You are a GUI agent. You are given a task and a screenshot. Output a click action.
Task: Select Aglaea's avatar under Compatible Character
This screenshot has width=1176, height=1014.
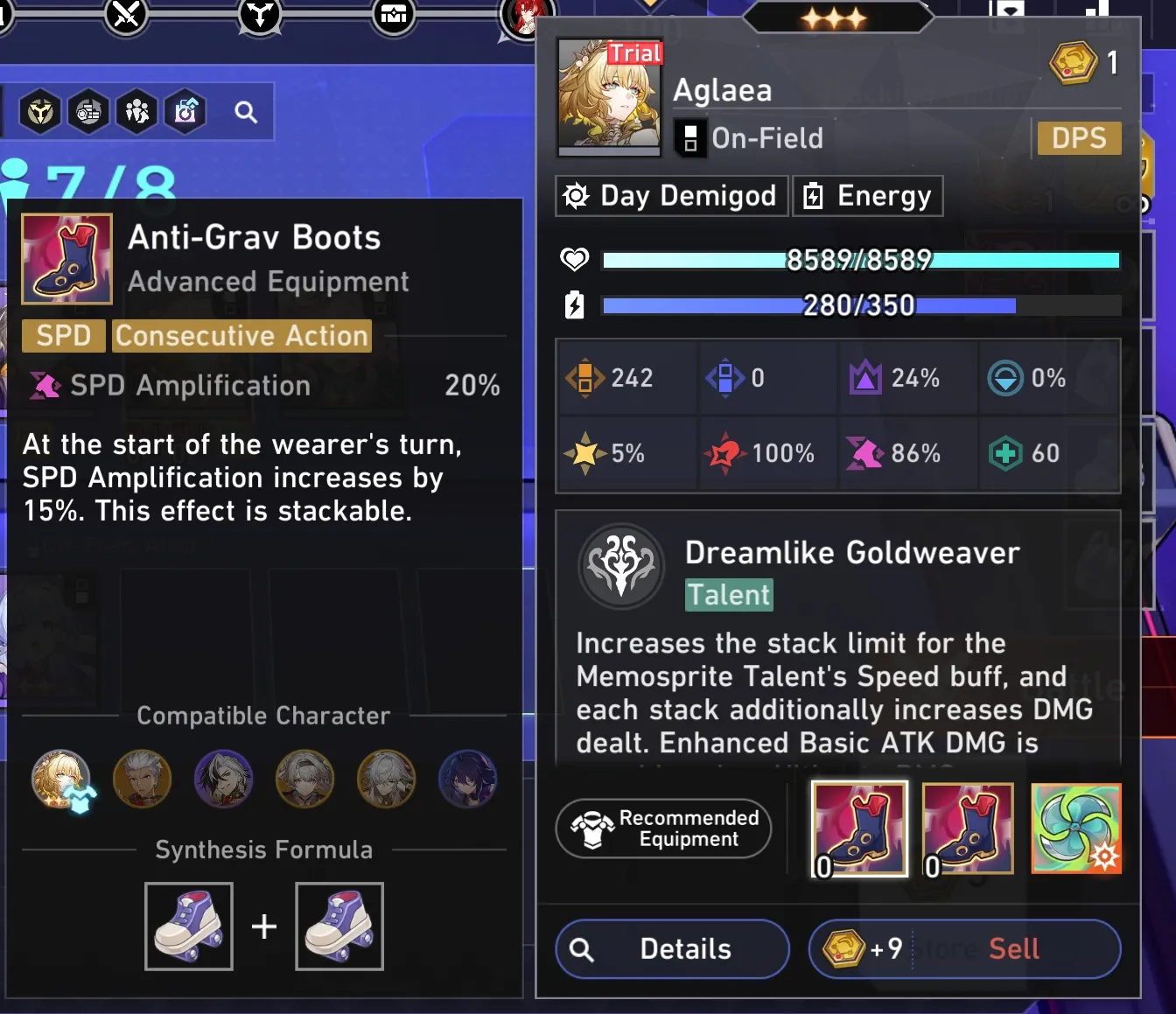(x=60, y=779)
